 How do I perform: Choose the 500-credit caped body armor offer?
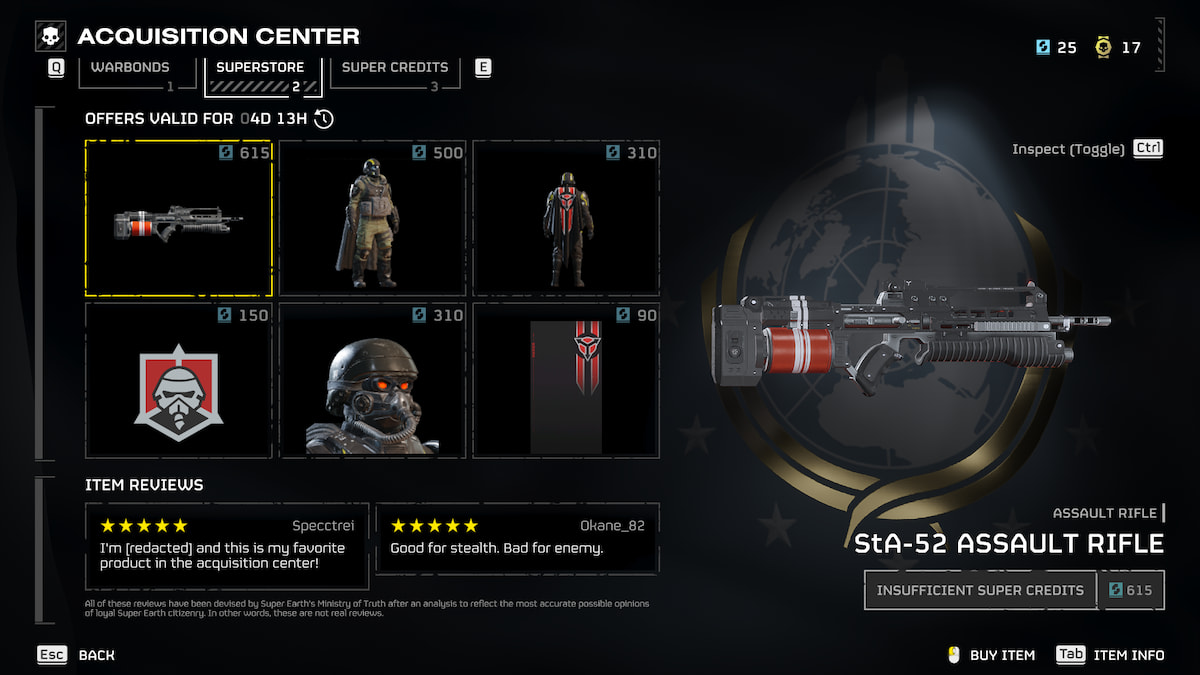(x=372, y=218)
